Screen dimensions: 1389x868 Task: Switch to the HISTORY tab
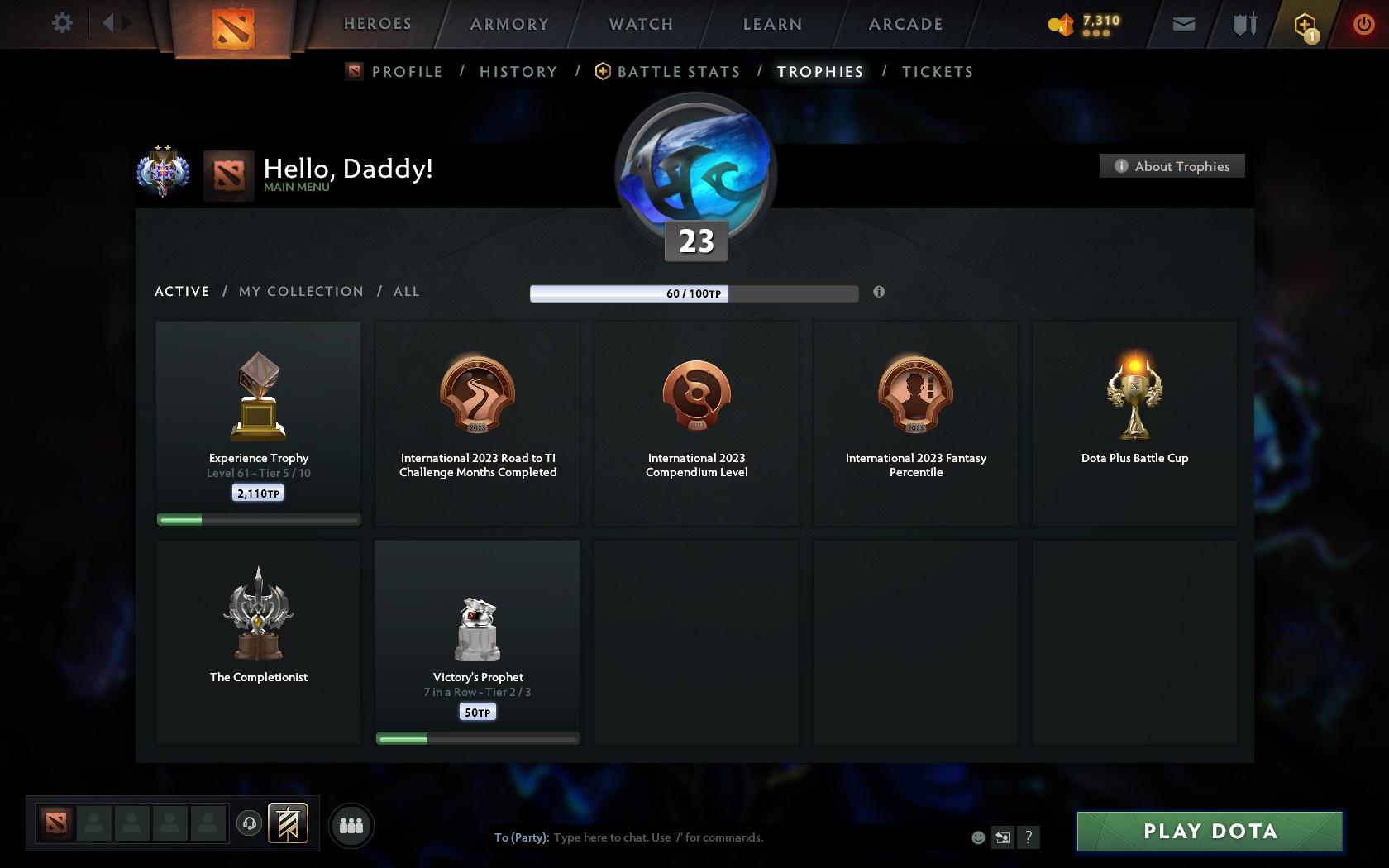518,72
